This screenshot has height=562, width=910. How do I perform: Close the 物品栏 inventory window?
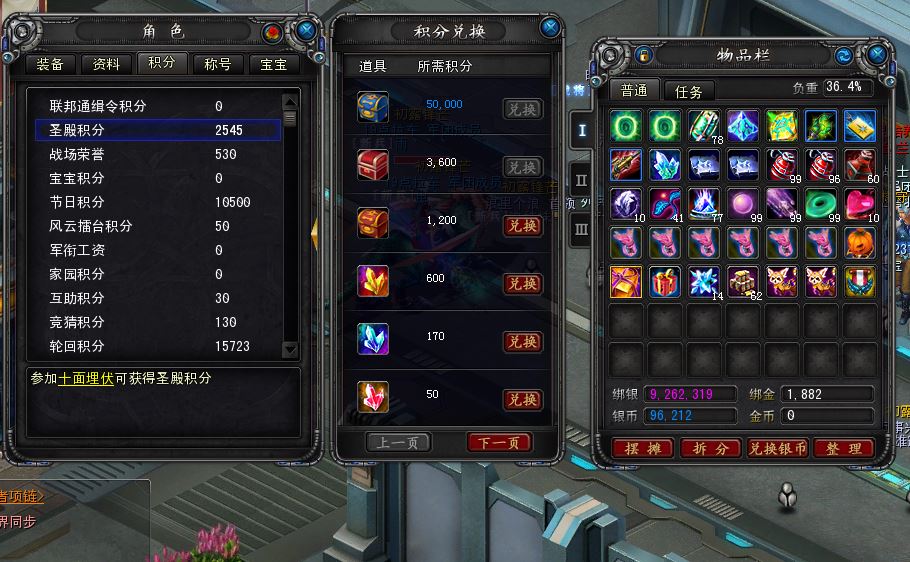(878, 54)
